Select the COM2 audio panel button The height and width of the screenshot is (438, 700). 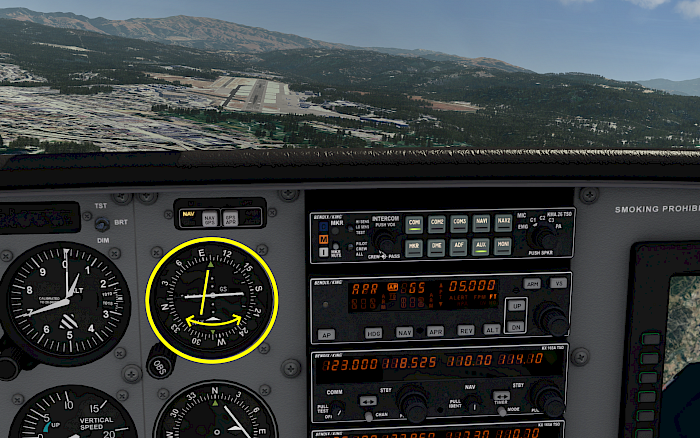(437, 224)
